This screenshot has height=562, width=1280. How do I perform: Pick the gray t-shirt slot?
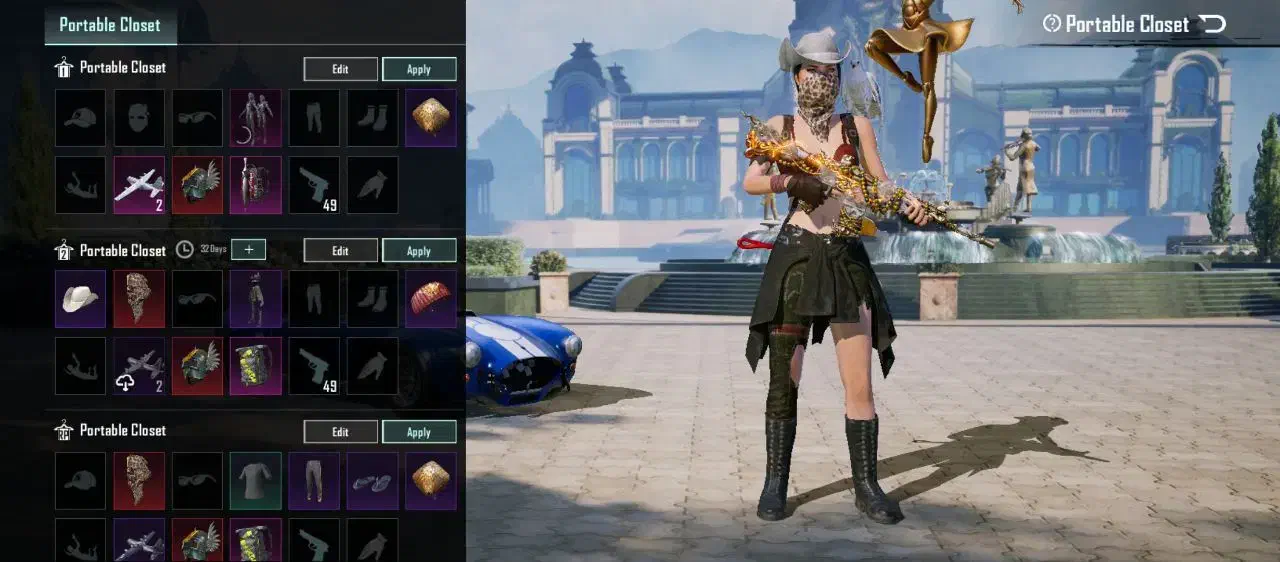[x=256, y=481]
